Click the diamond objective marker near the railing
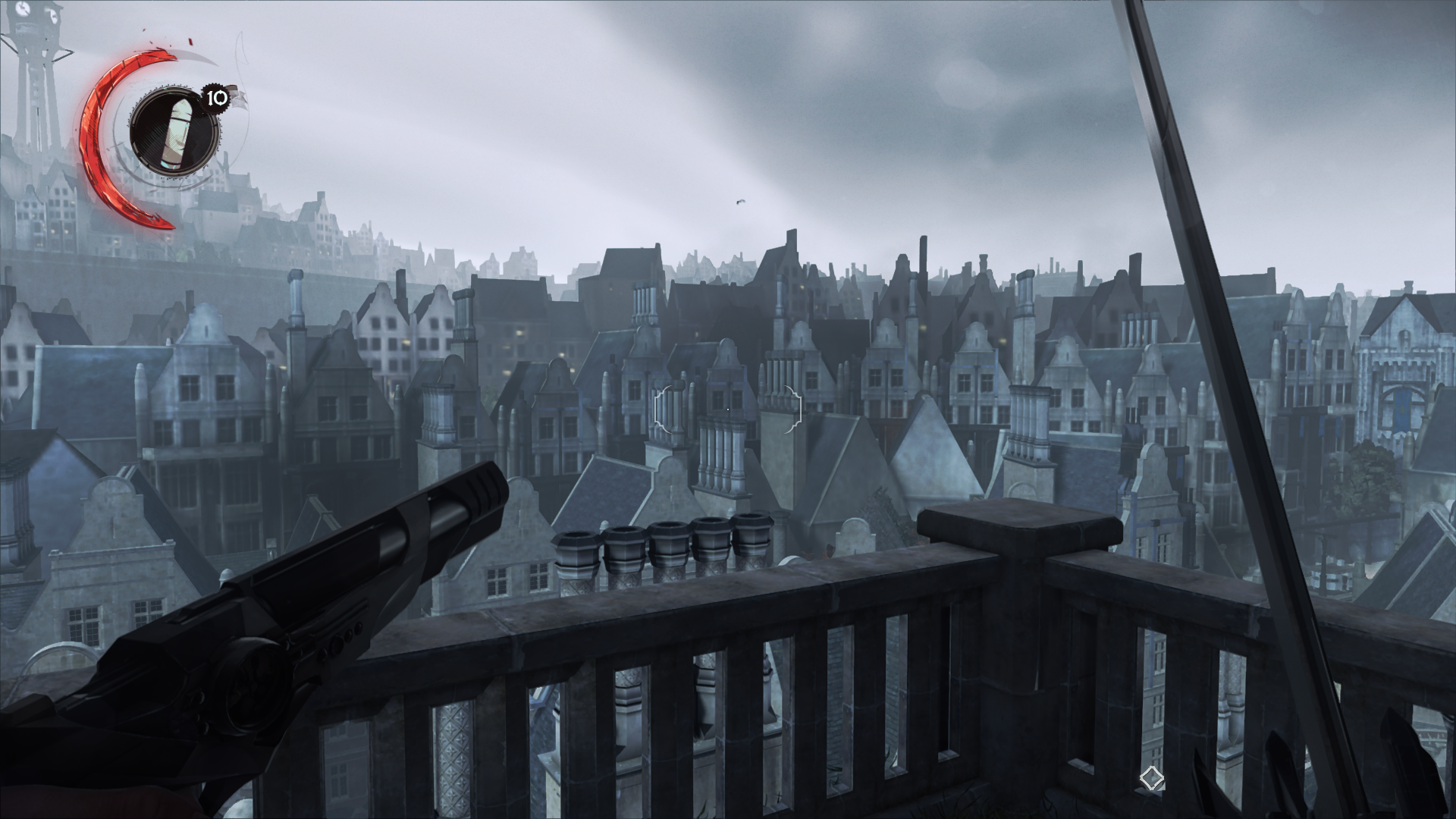This screenshot has width=1456, height=819. pyautogui.click(x=1150, y=777)
